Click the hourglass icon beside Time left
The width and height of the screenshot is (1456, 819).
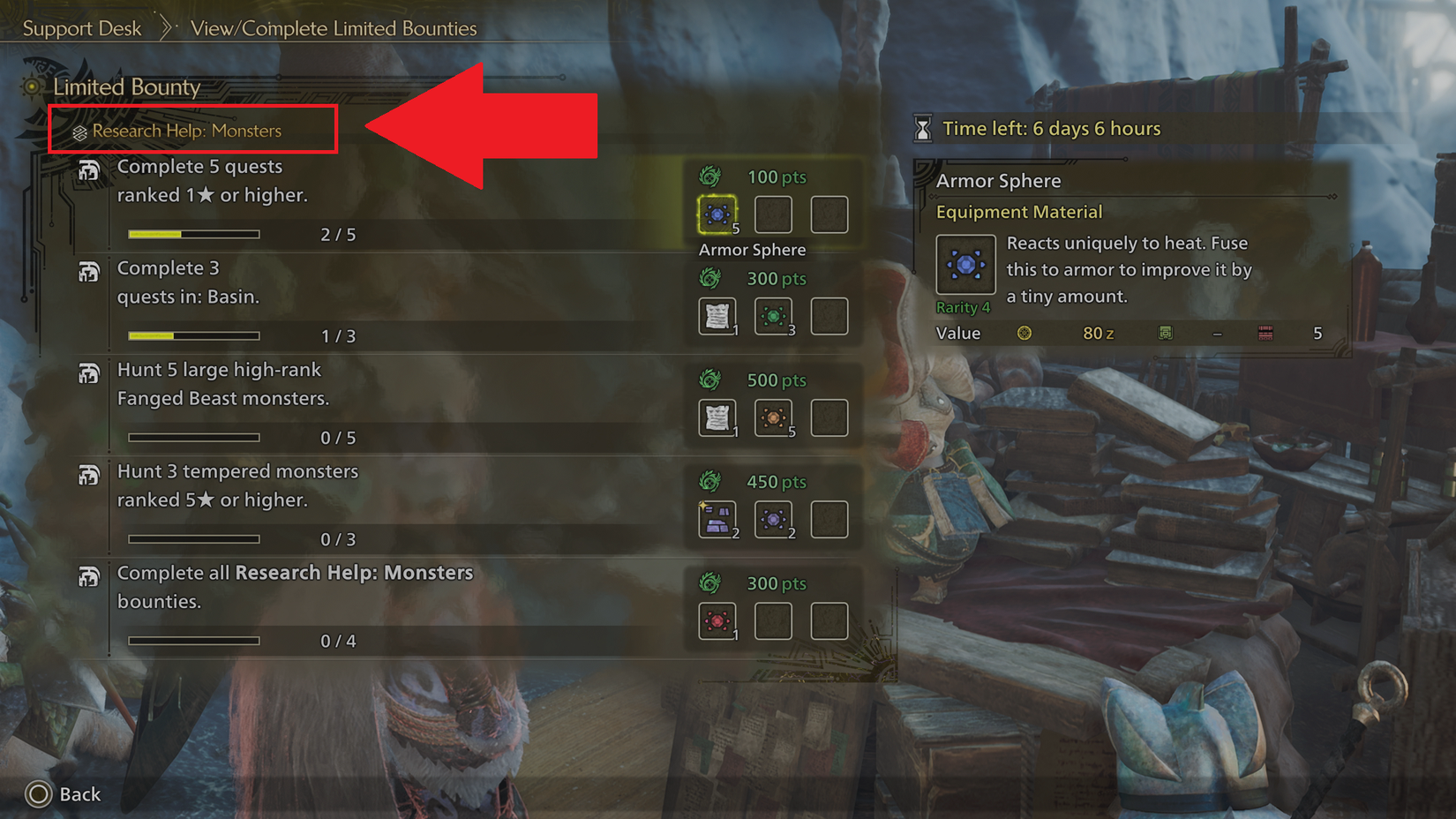(x=923, y=128)
